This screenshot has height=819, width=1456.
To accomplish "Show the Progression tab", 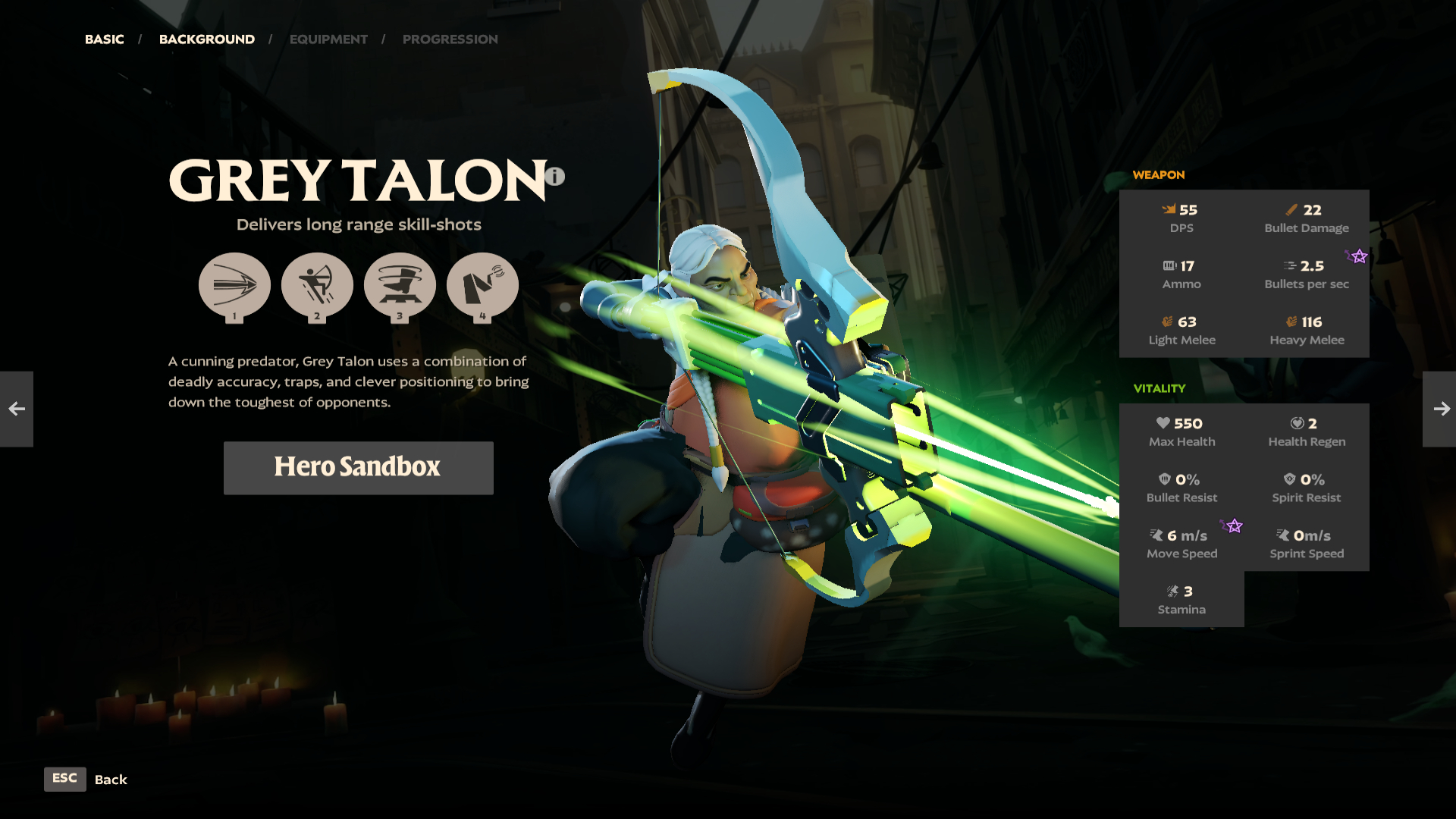I will click(450, 39).
